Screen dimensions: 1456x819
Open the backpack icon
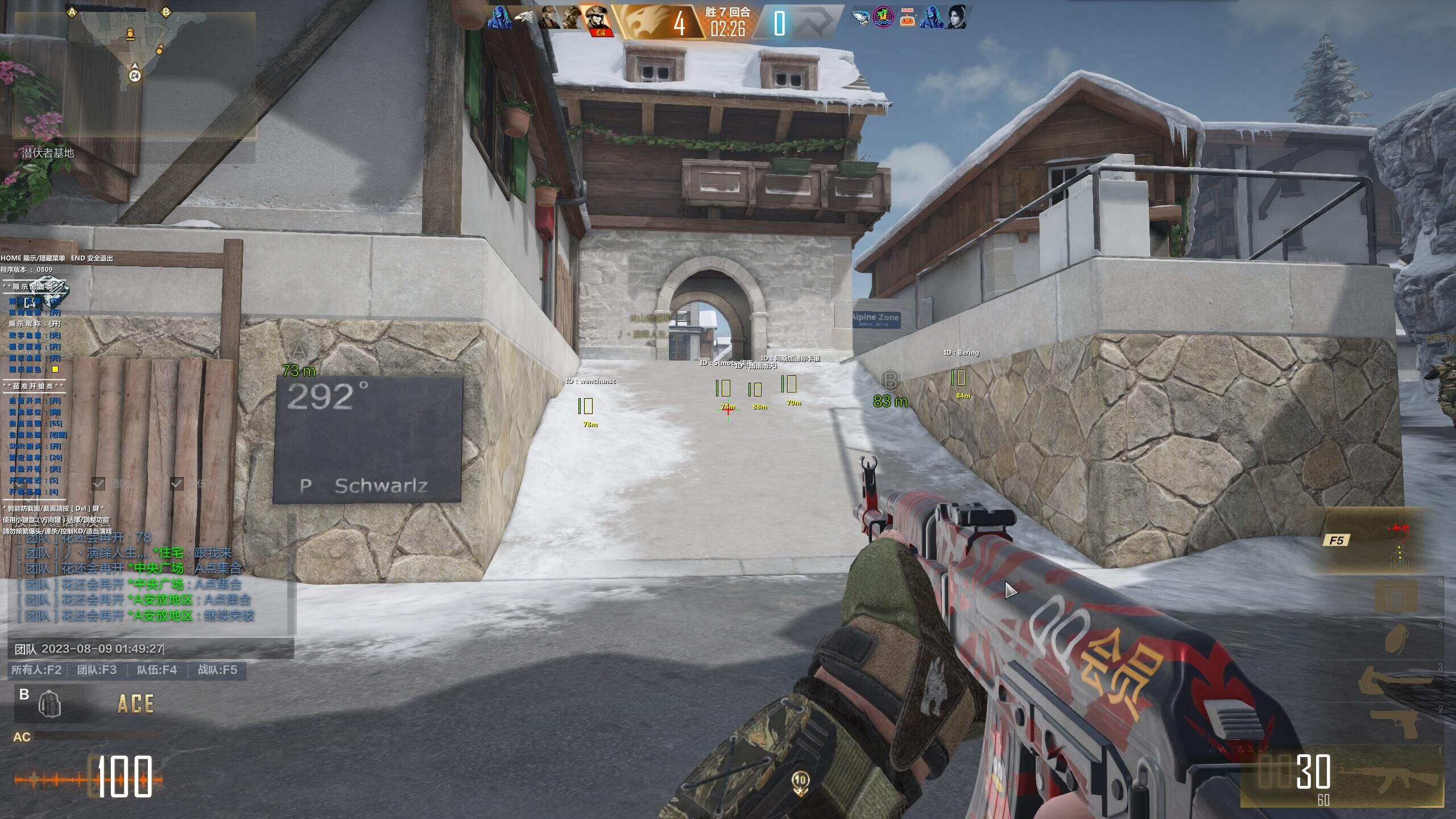[x=50, y=705]
